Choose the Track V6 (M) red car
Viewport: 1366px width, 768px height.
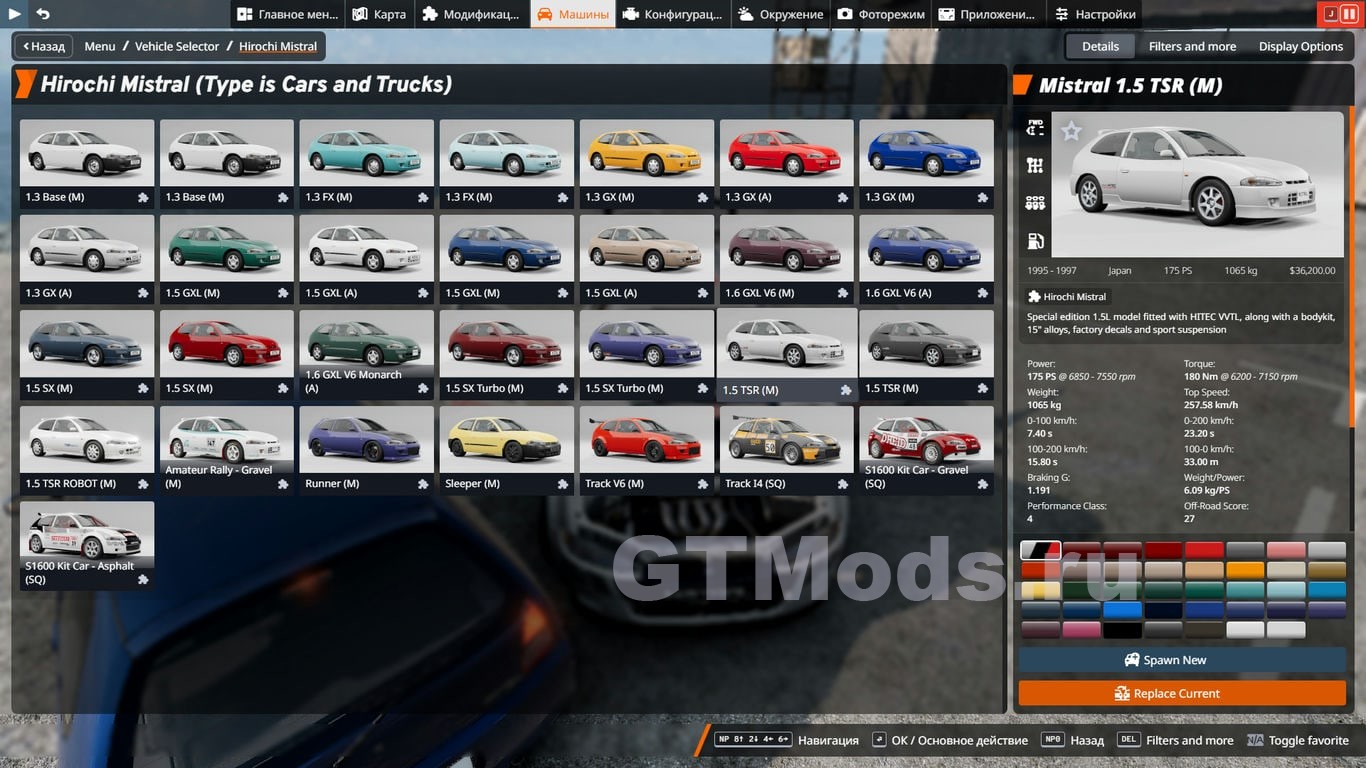(646, 449)
